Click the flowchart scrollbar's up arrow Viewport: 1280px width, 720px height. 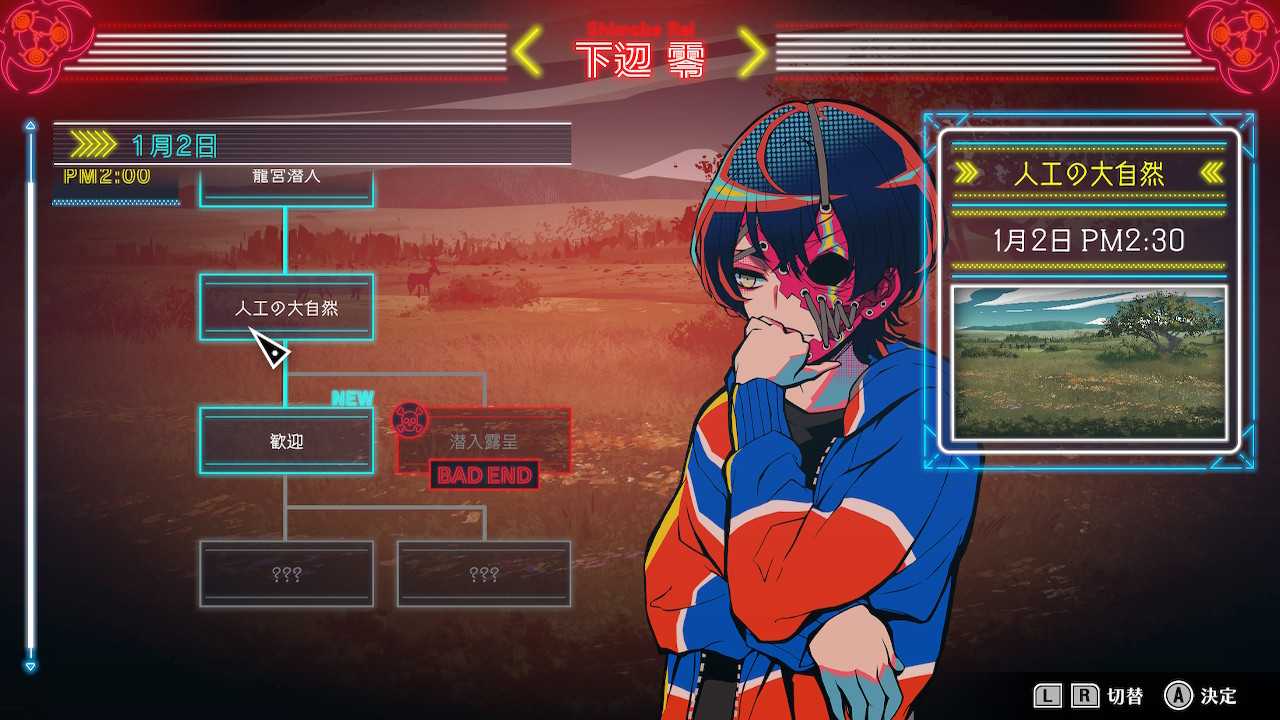(x=30, y=126)
